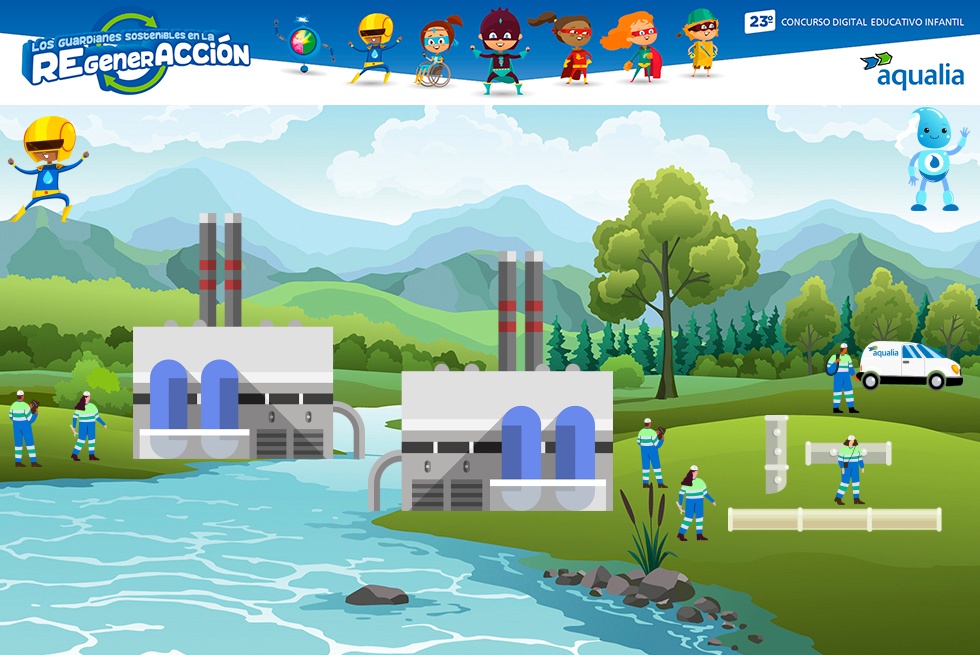Select the purple-haired masked guardian in banner
The width and height of the screenshot is (980, 655).
(498, 50)
